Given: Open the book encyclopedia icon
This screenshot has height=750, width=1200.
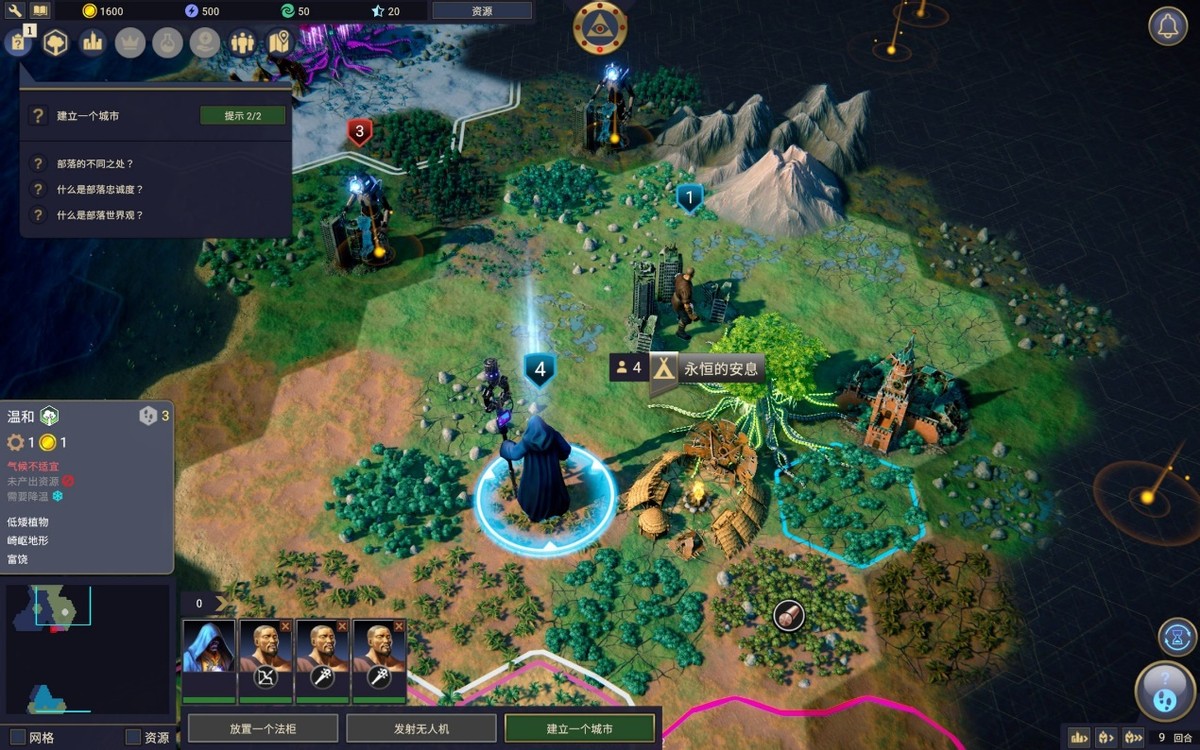Looking at the screenshot, I should pos(40,10).
